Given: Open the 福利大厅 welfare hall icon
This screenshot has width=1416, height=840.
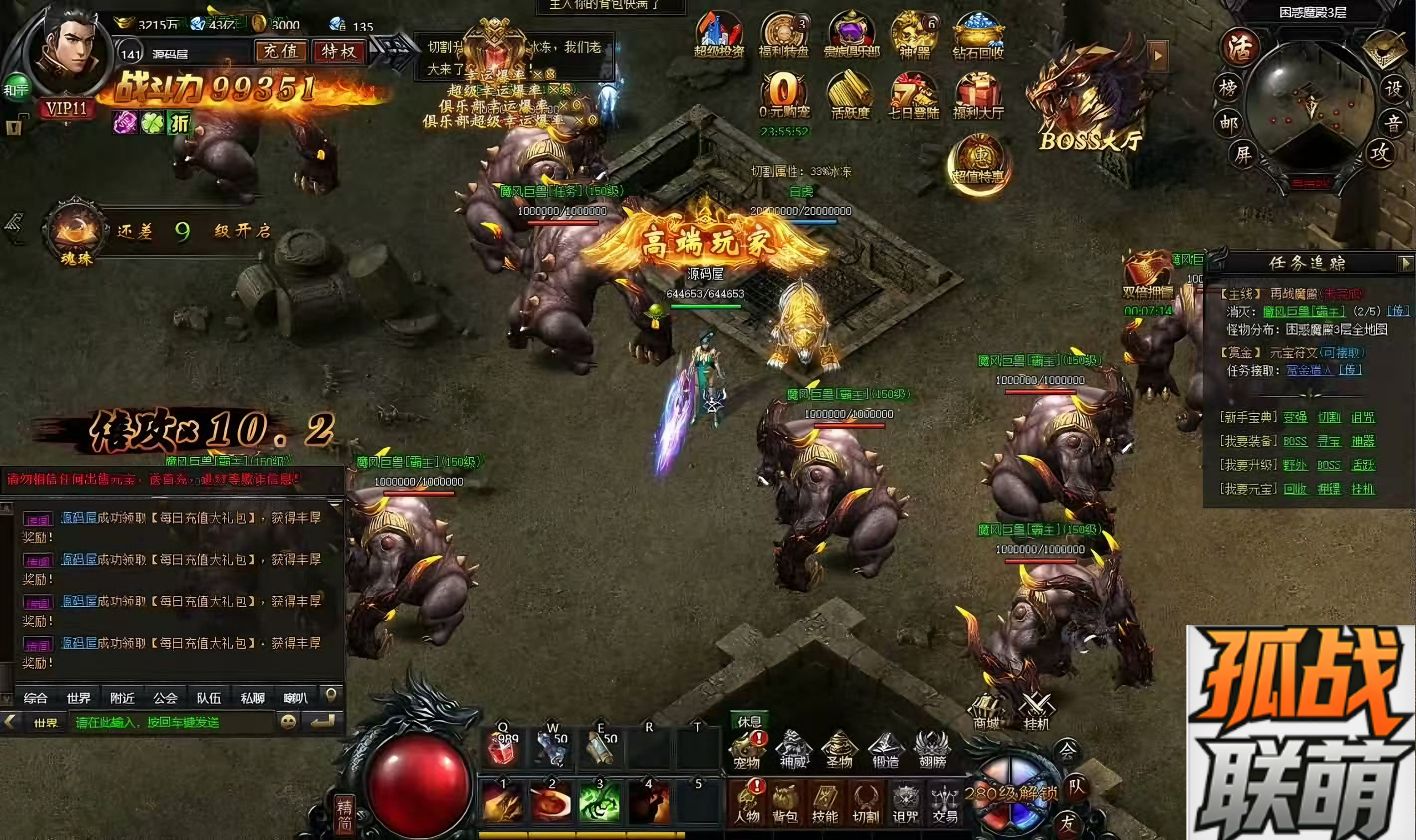Looking at the screenshot, I should pyautogui.click(x=978, y=96).
